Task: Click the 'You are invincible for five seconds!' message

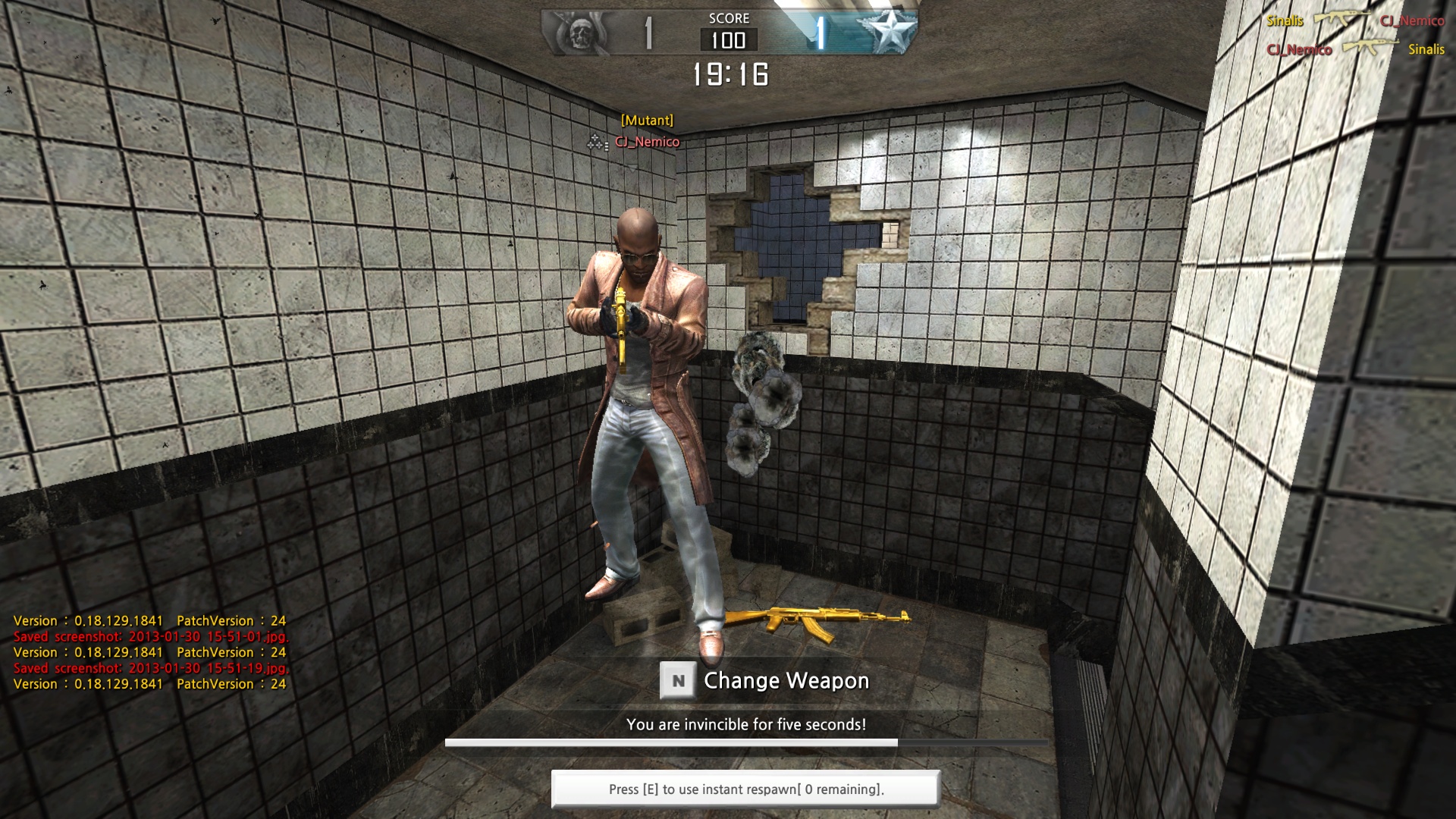Action: [x=745, y=724]
